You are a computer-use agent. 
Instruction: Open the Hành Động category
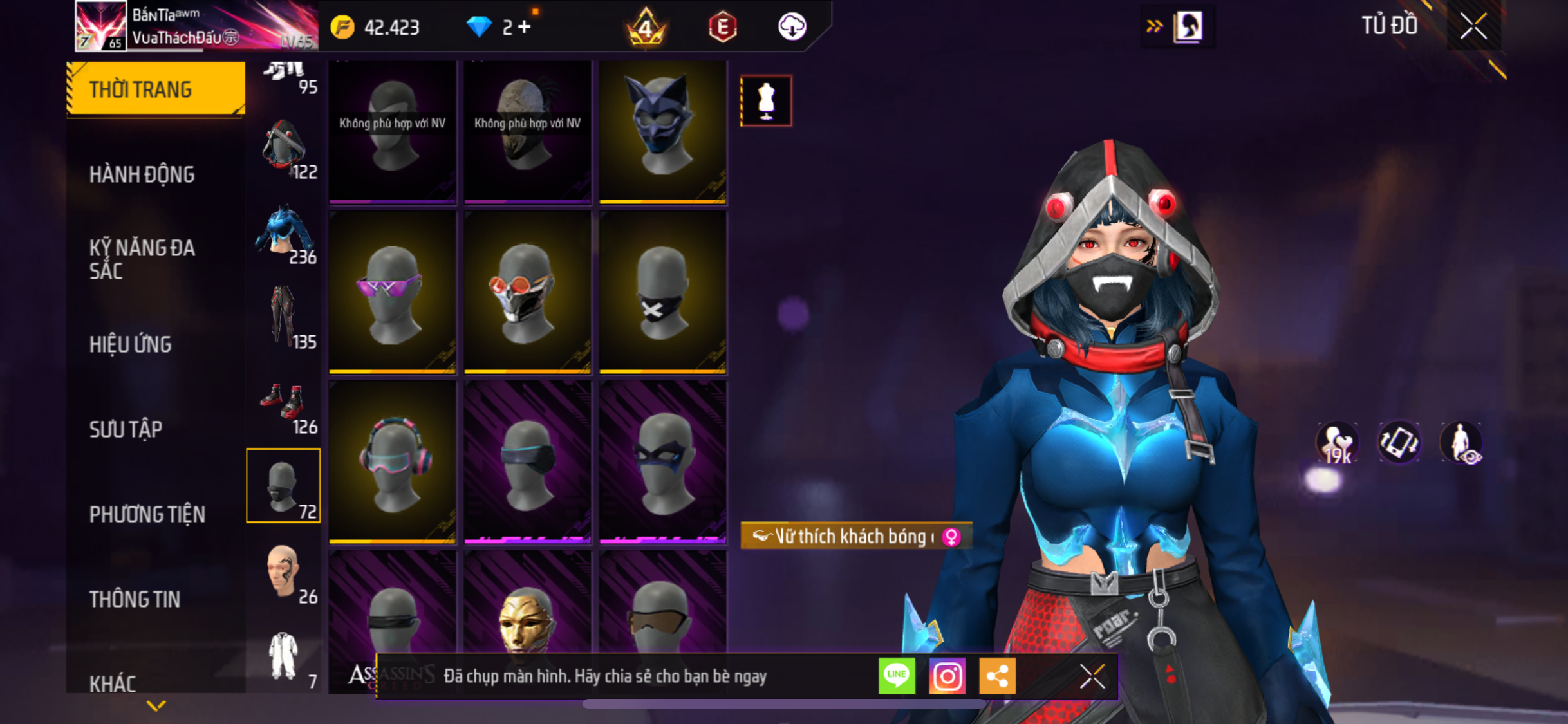tap(142, 174)
